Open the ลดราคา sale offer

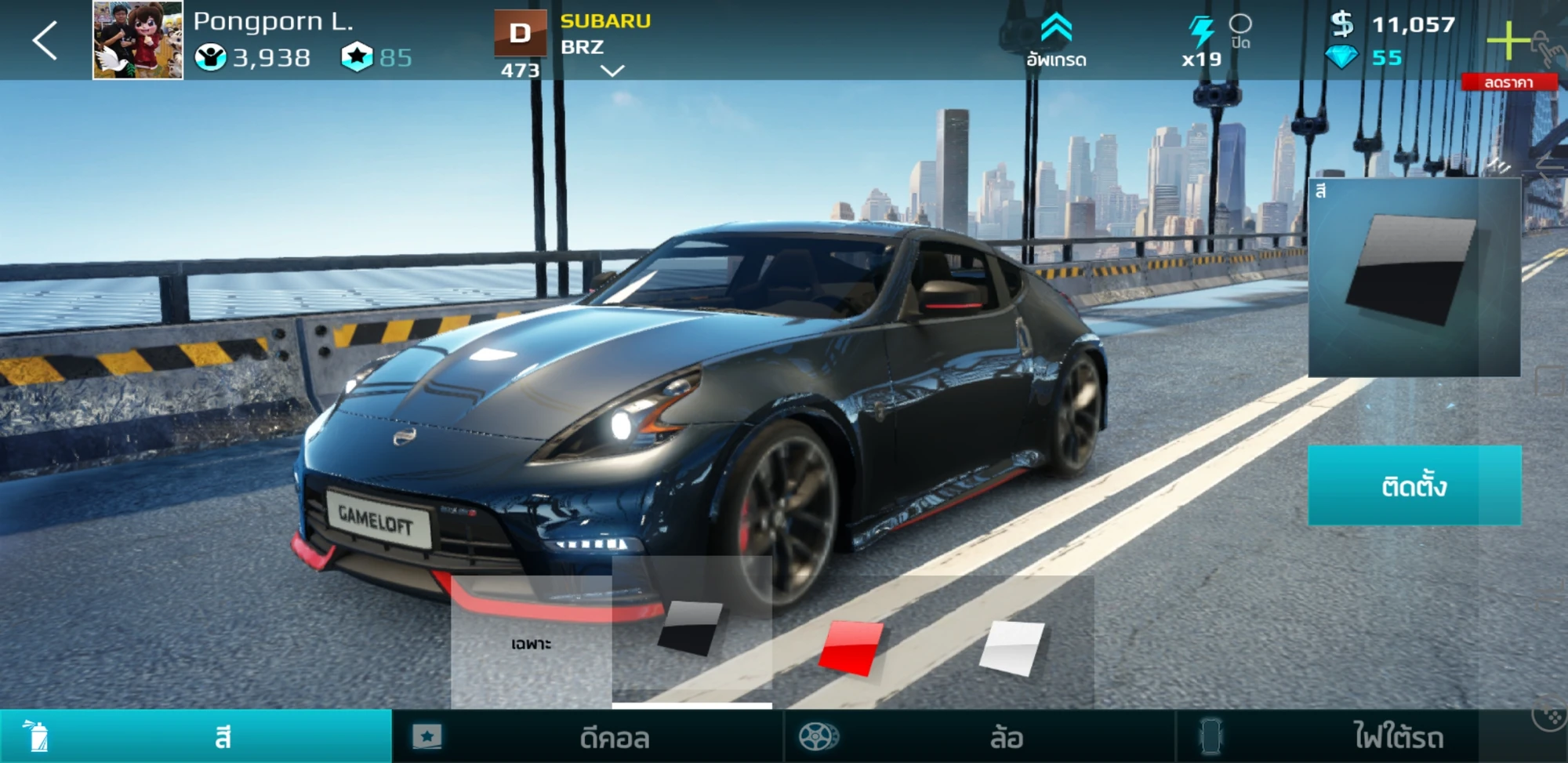click(1508, 82)
